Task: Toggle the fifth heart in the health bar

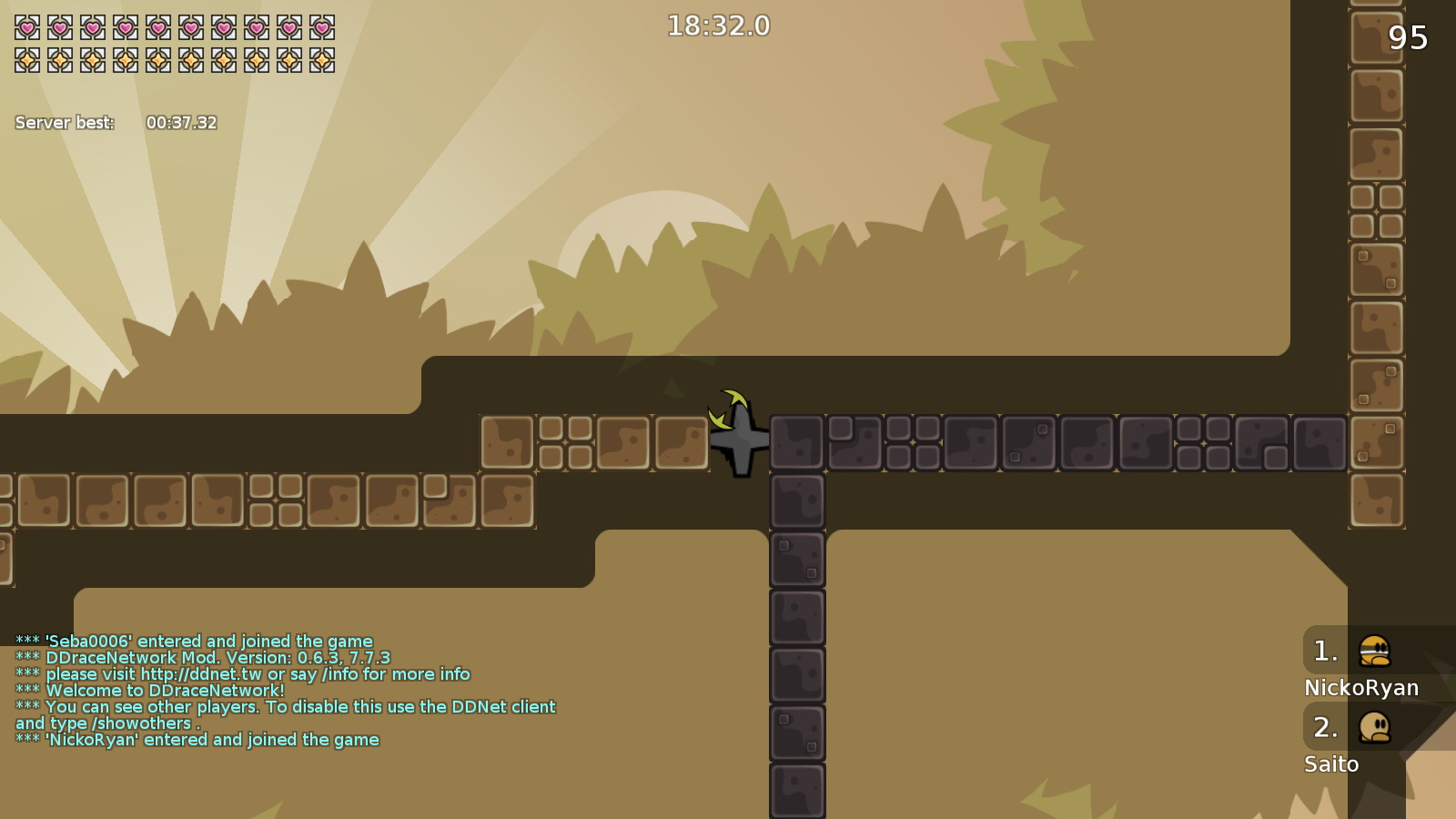Action: 158,28
